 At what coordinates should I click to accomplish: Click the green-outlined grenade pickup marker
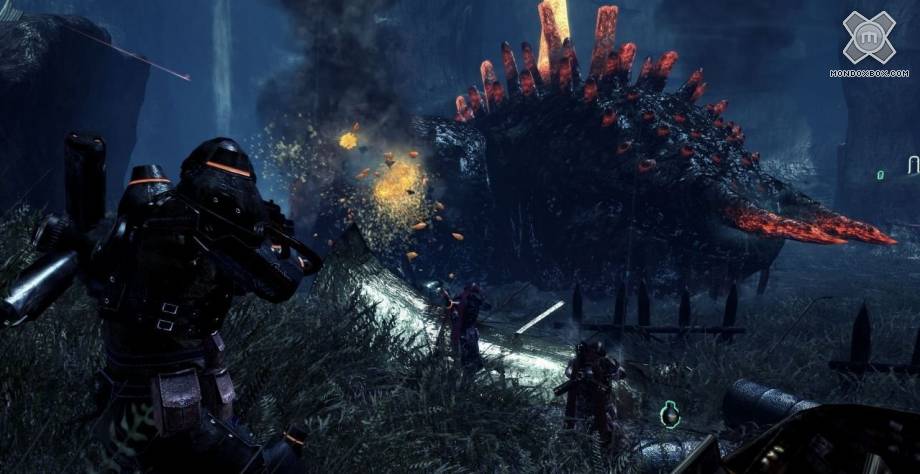(x=670, y=413)
